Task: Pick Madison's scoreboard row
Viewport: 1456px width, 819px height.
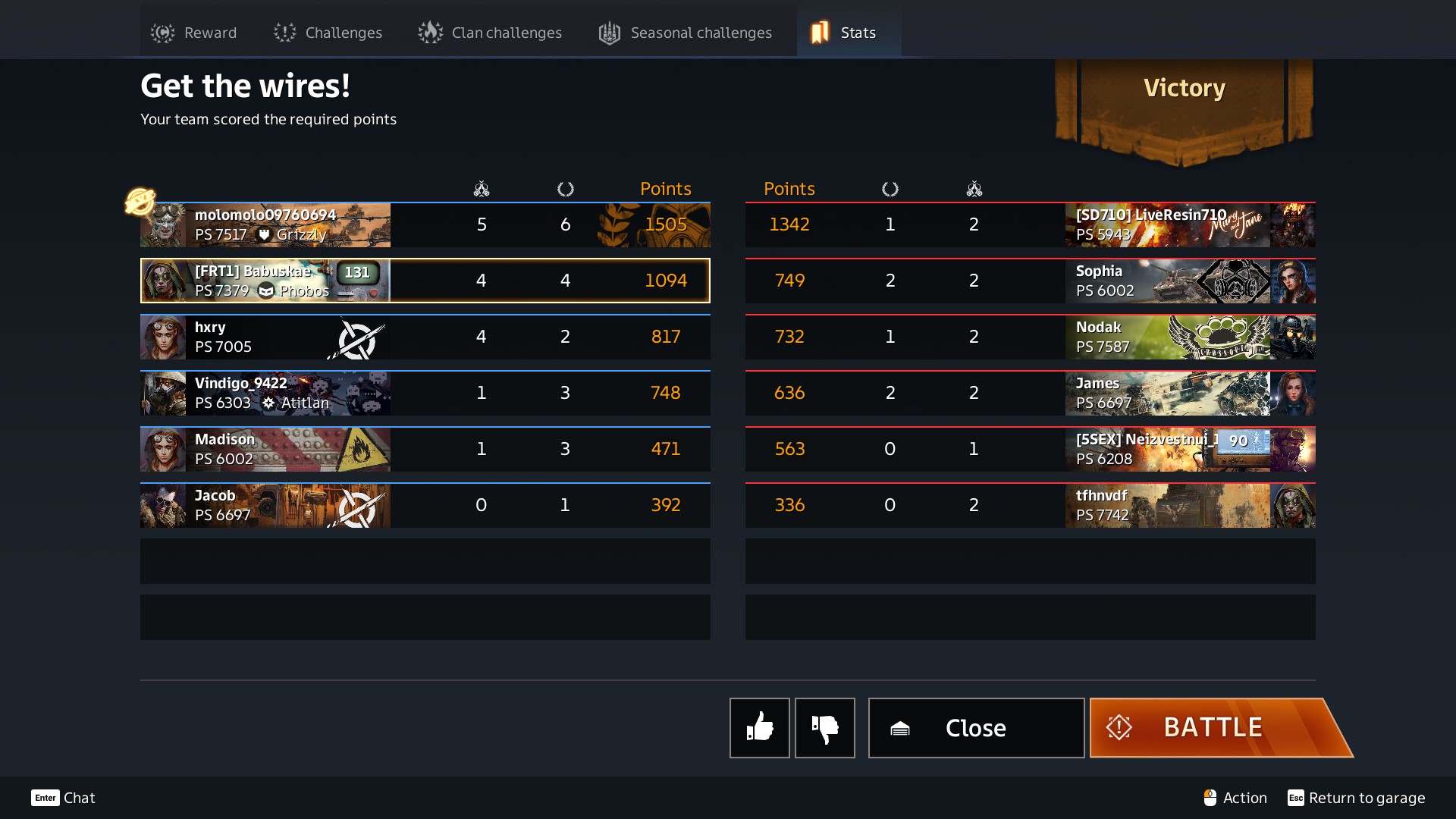Action: coord(425,450)
